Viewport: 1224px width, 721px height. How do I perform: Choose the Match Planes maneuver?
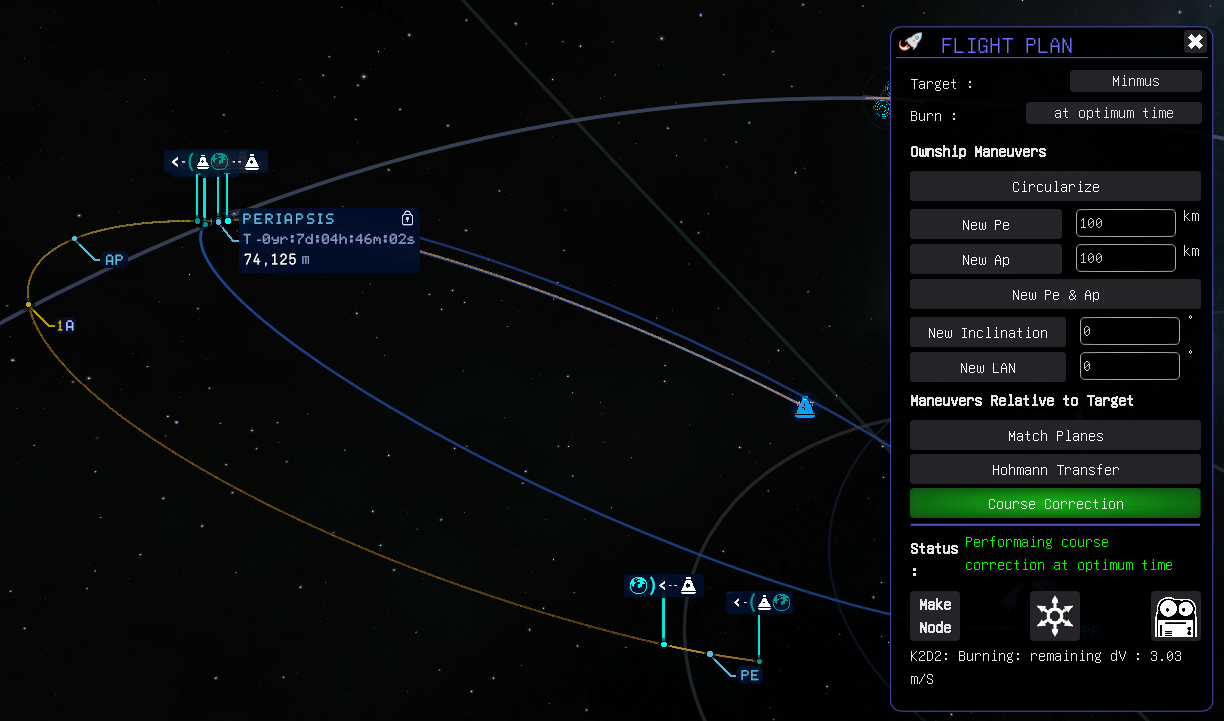pos(1055,435)
